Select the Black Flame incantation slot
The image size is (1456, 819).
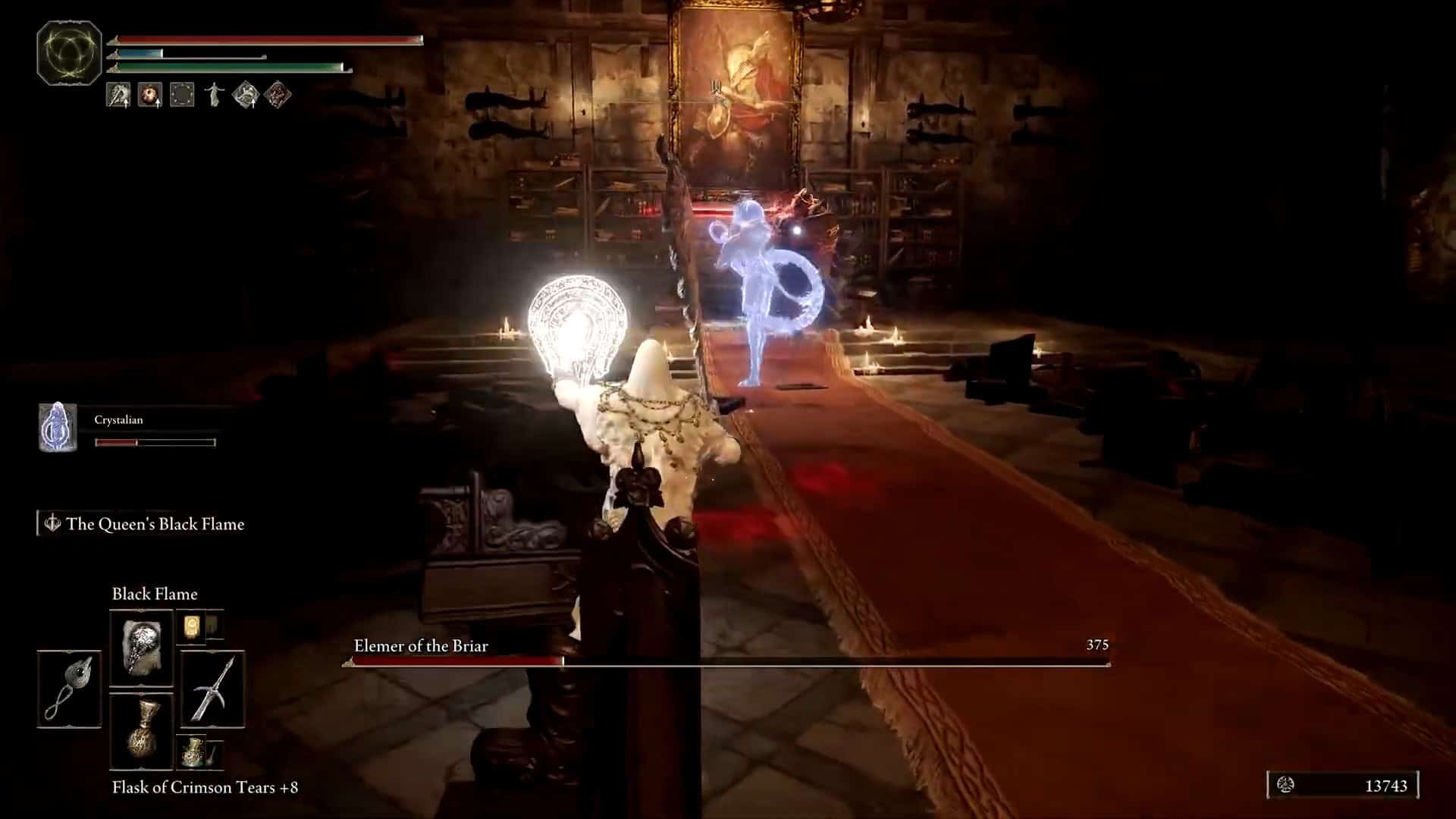click(141, 648)
